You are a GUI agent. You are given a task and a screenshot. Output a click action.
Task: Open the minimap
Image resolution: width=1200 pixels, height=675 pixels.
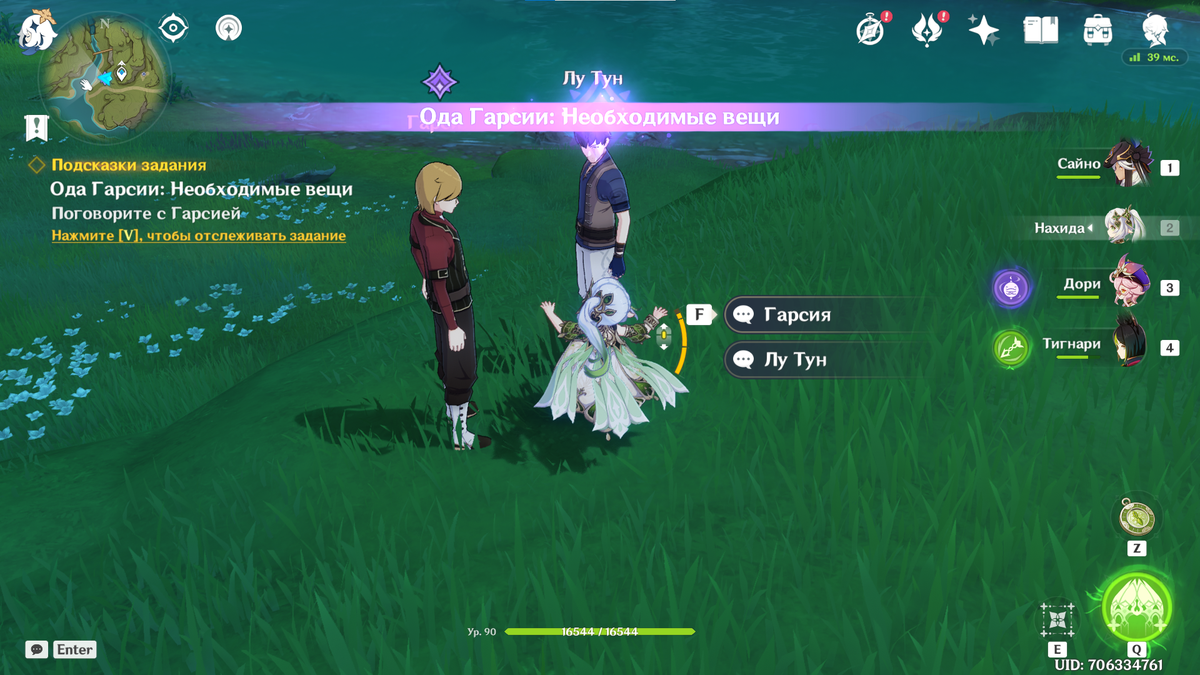103,76
